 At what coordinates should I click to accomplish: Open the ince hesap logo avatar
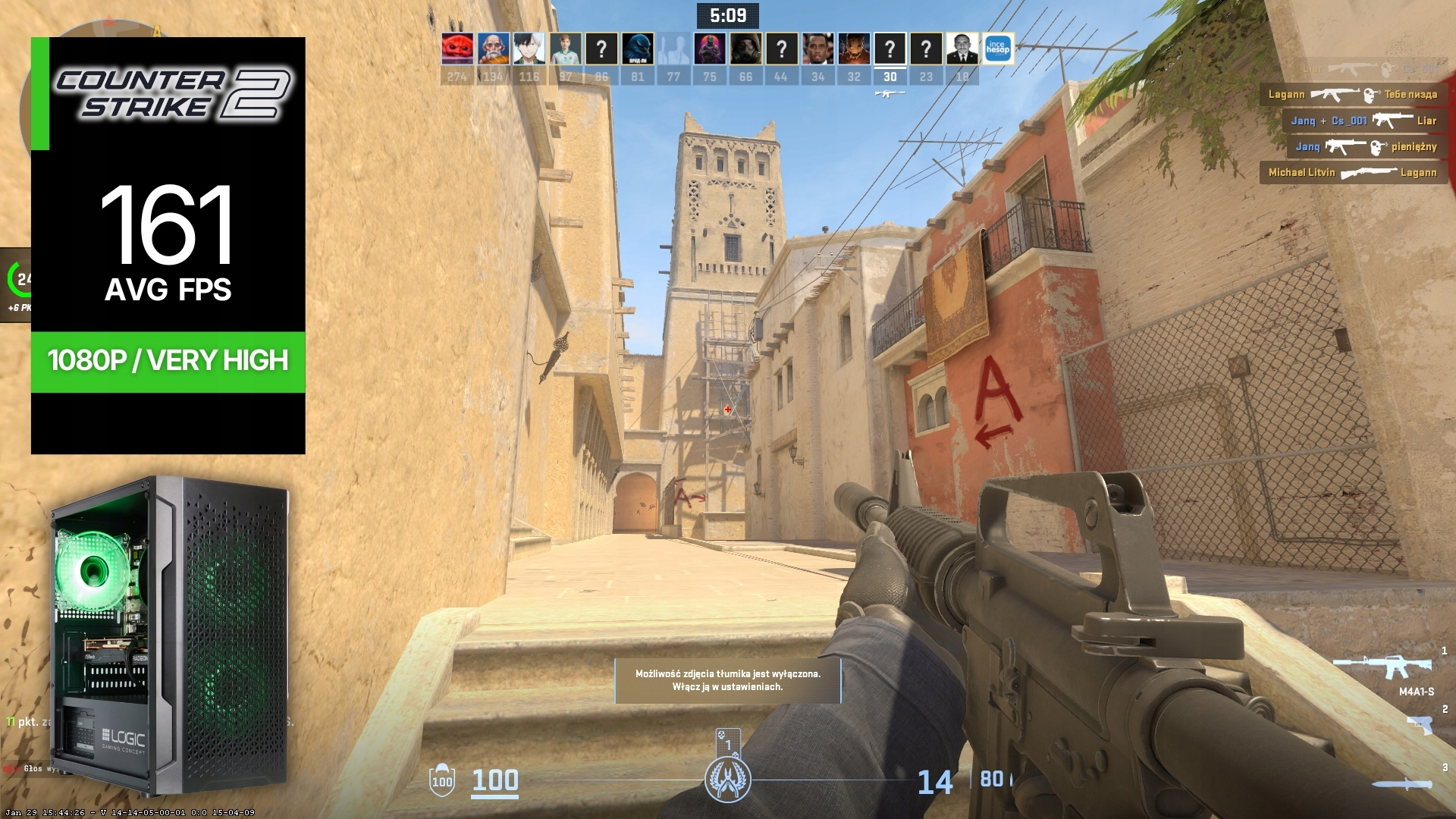pyautogui.click(x=998, y=49)
